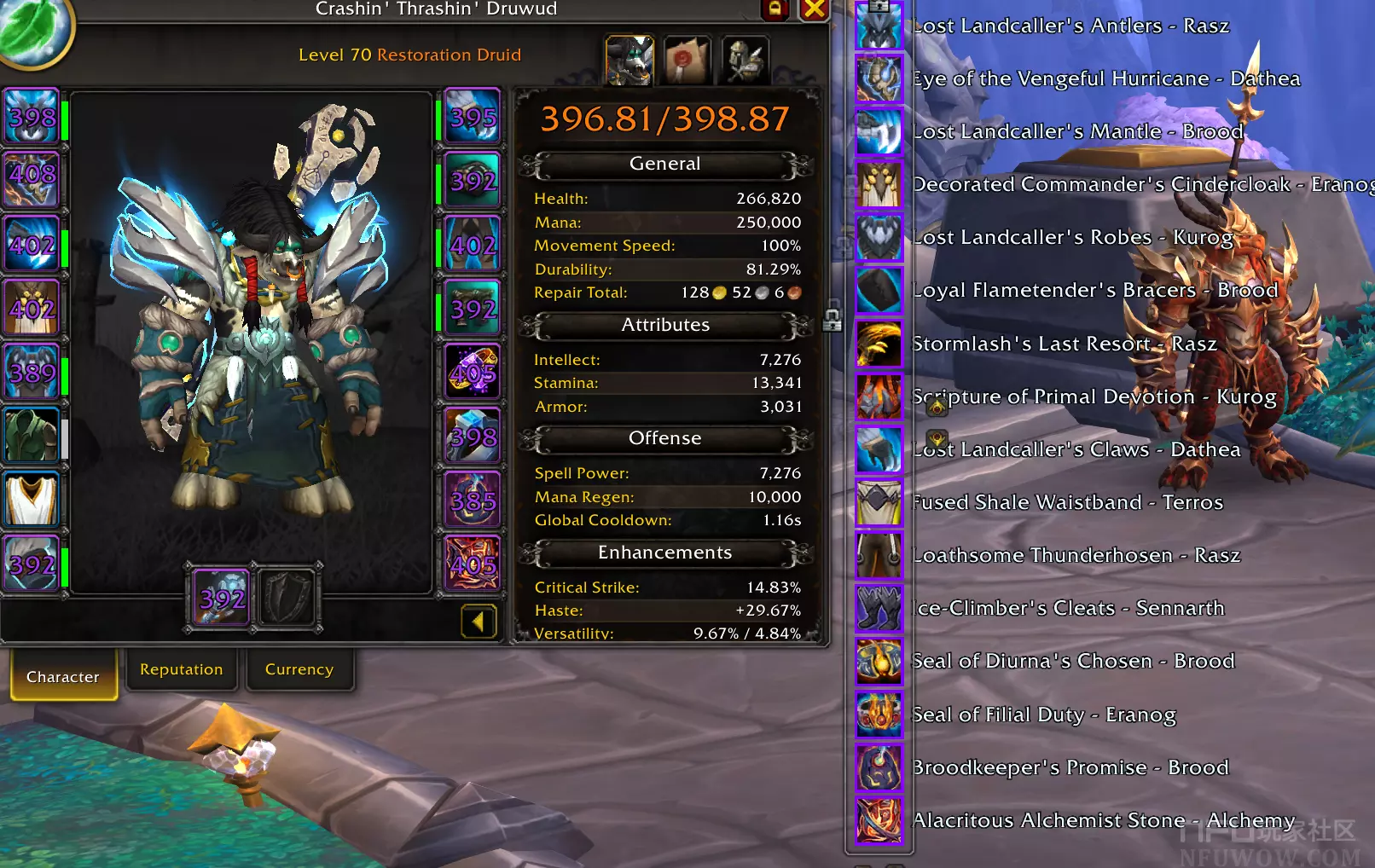Viewport: 1375px width, 868px height.
Task: Select Ice-Climber's Cleats icon
Action: click(x=879, y=608)
